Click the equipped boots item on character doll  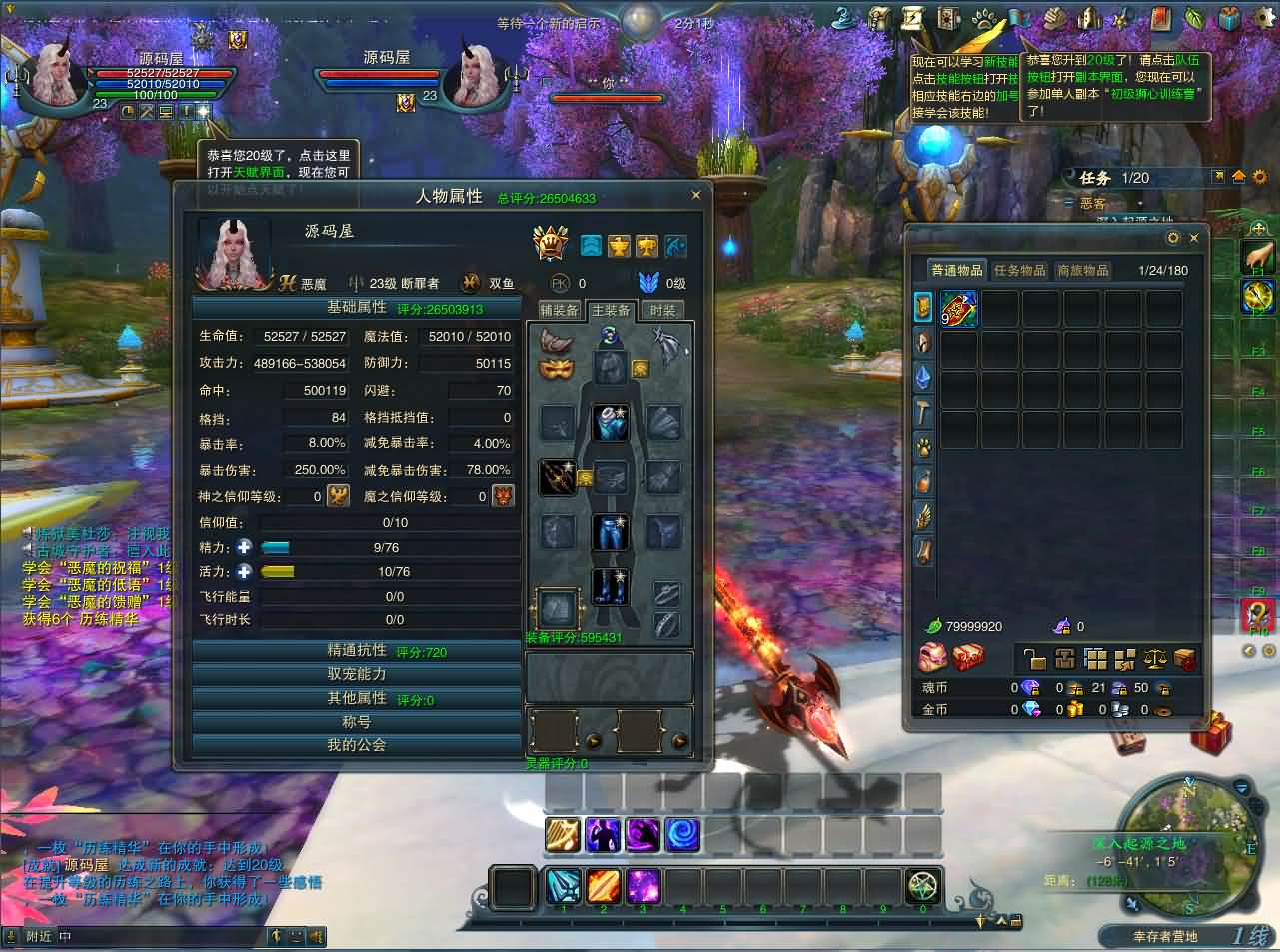pos(610,589)
